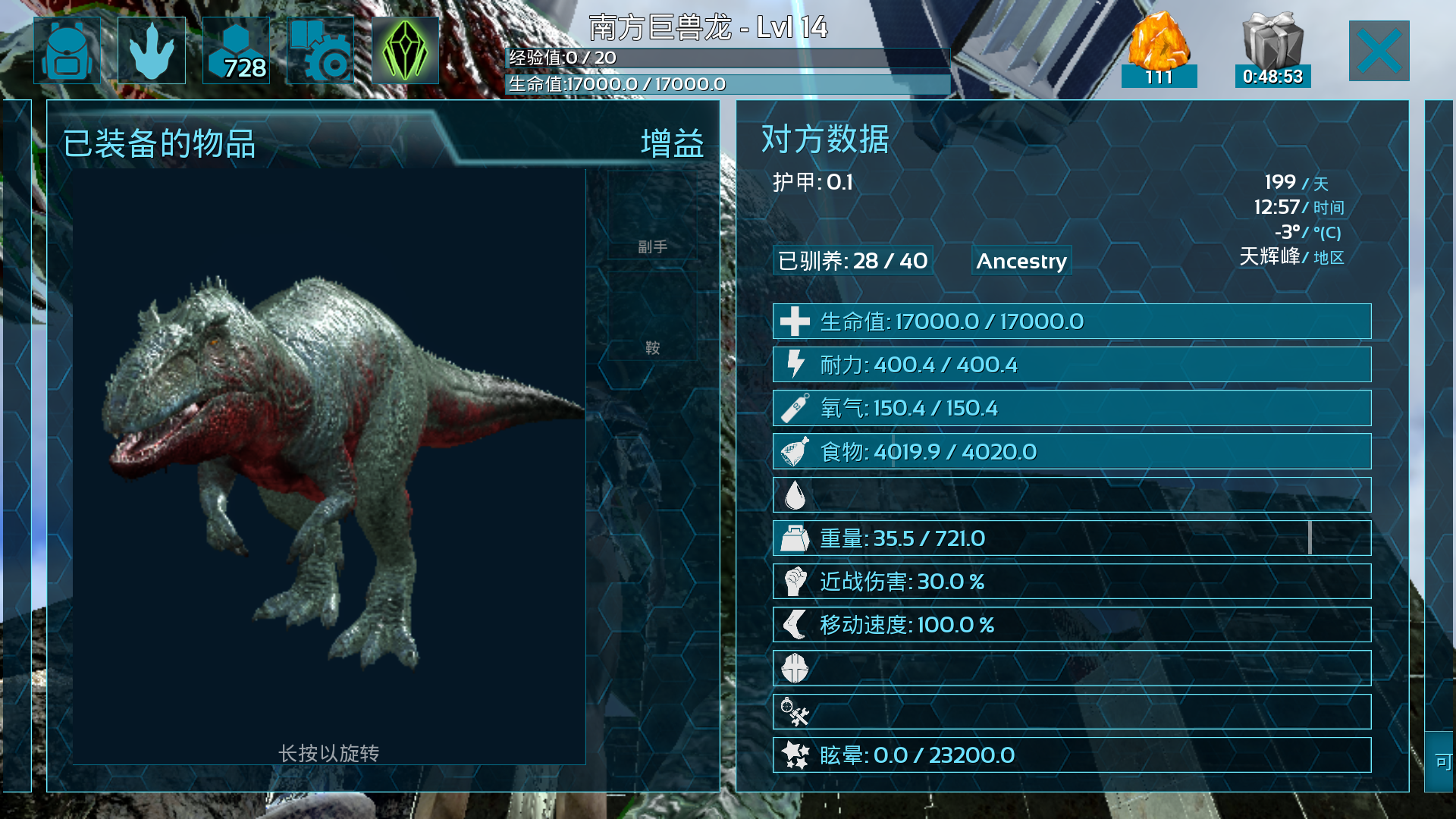Open the engram tab showing 728
Screen dimensions: 1456x819
(236, 50)
